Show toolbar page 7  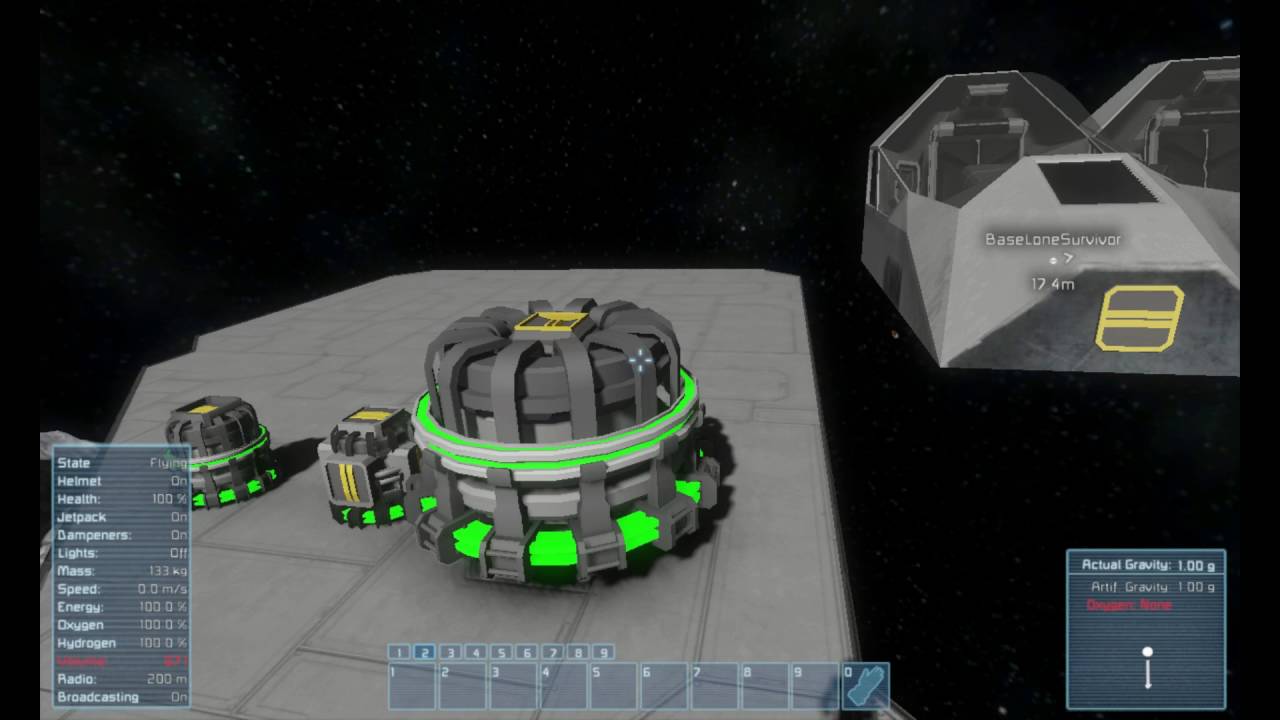(x=552, y=652)
